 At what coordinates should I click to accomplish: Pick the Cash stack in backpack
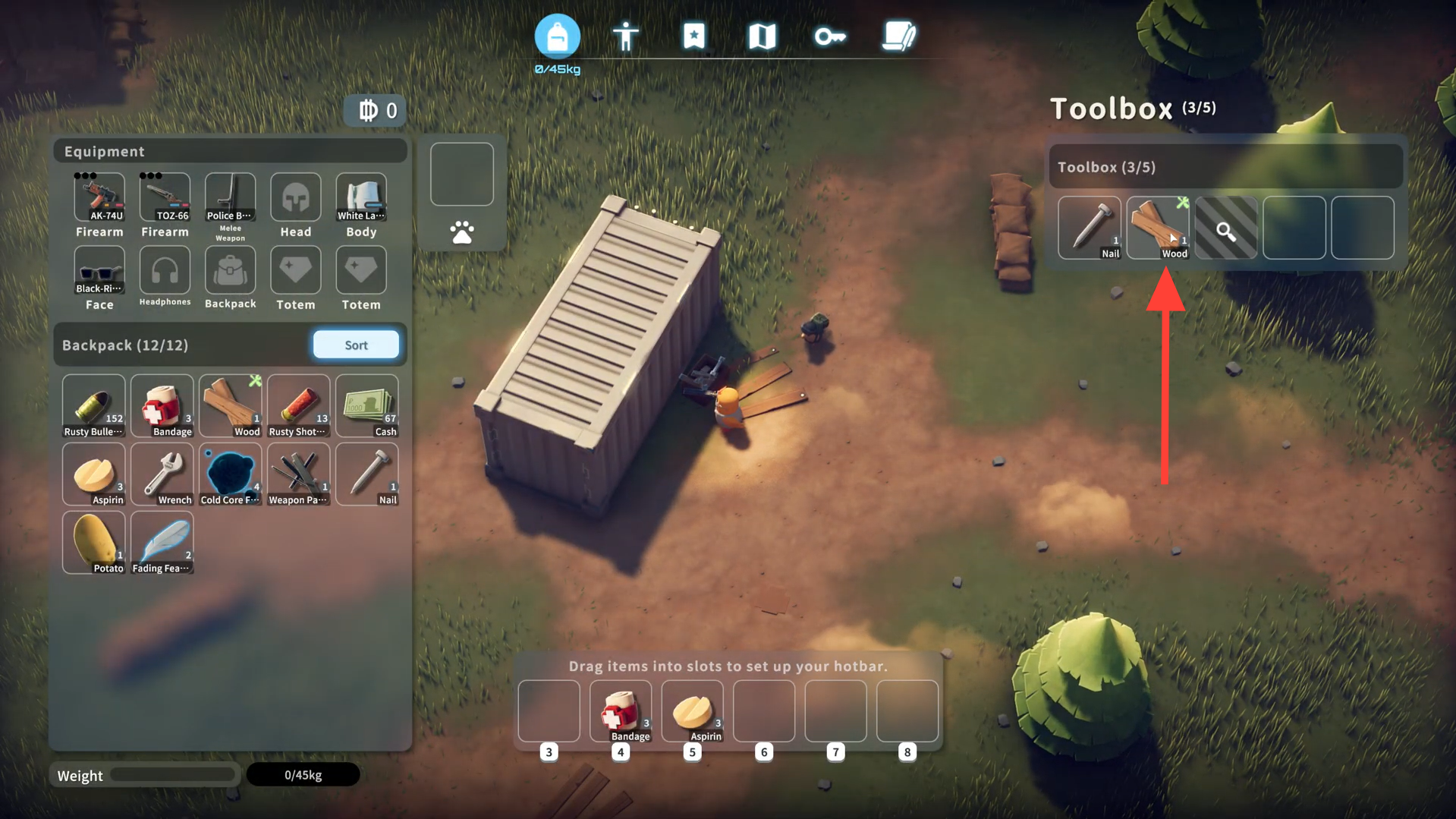[x=367, y=406]
